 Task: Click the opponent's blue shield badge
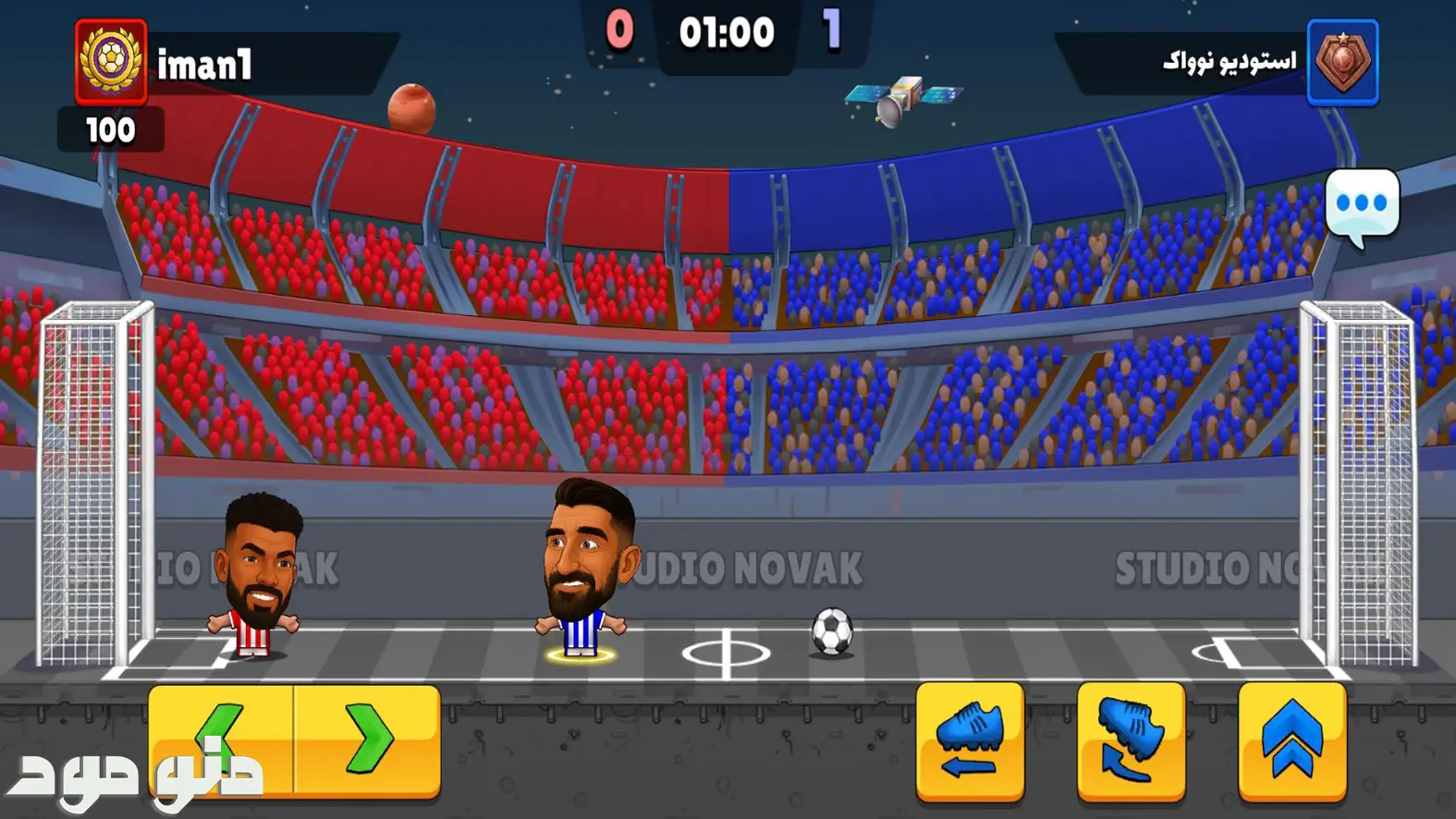point(1342,62)
